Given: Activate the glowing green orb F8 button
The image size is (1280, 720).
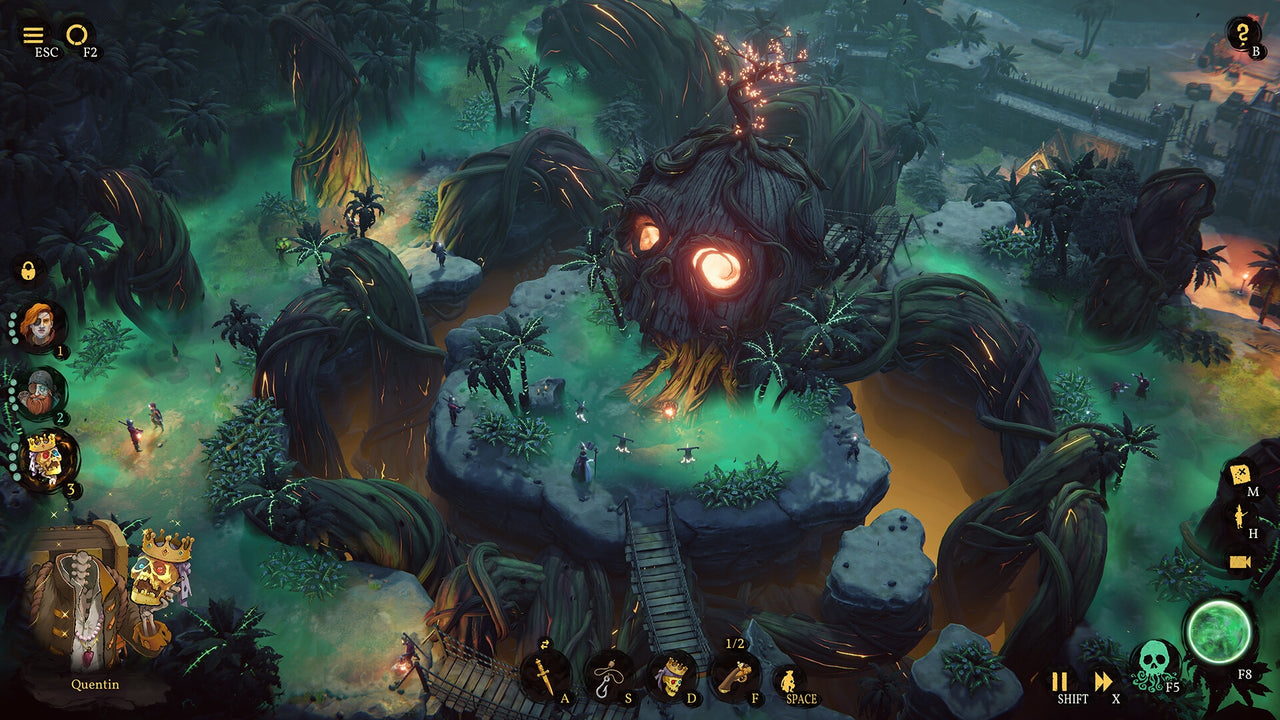Looking at the screenshot, I should tap(1222, 648).
